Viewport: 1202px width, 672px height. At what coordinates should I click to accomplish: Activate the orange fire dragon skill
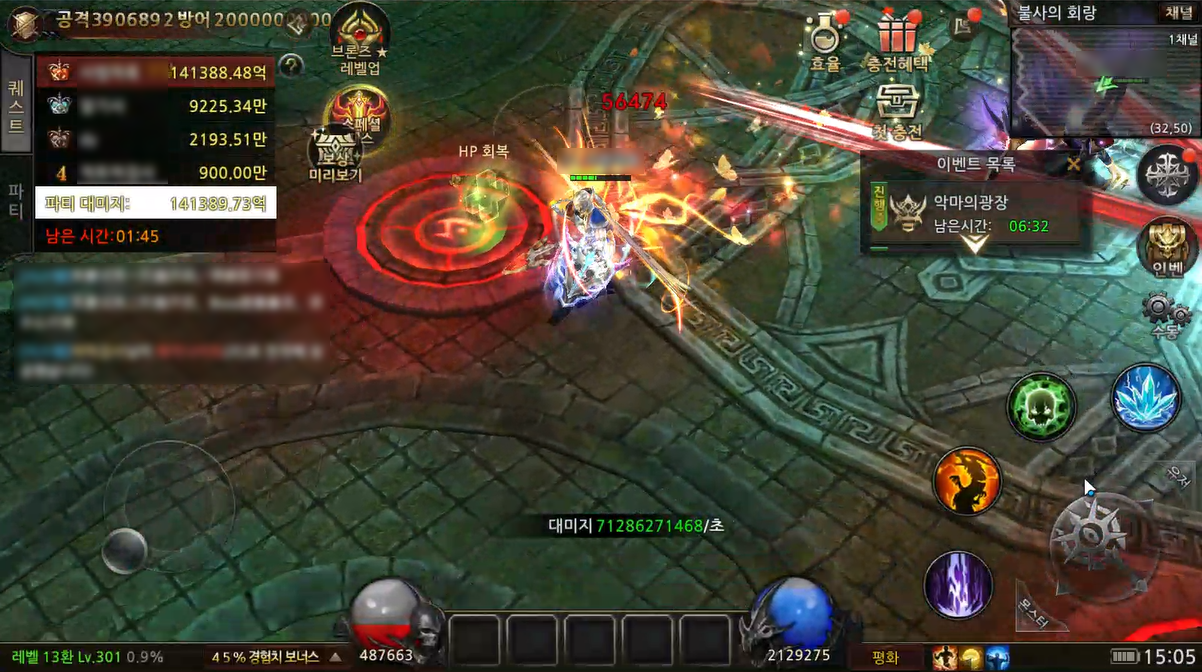(967, 481)
